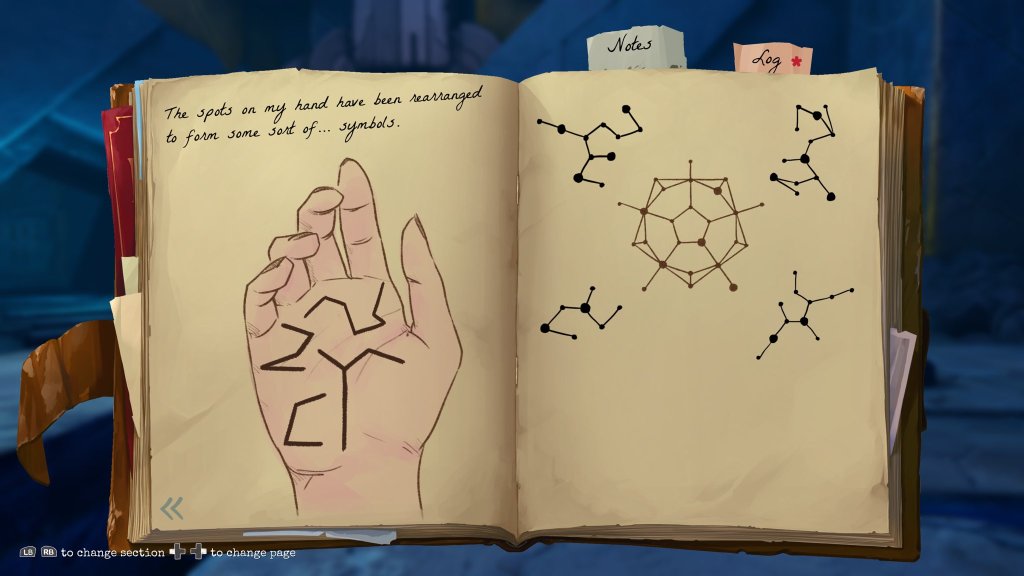Switch to the Notes tab
The image size is (1024, 576).
tap(634, 46)
